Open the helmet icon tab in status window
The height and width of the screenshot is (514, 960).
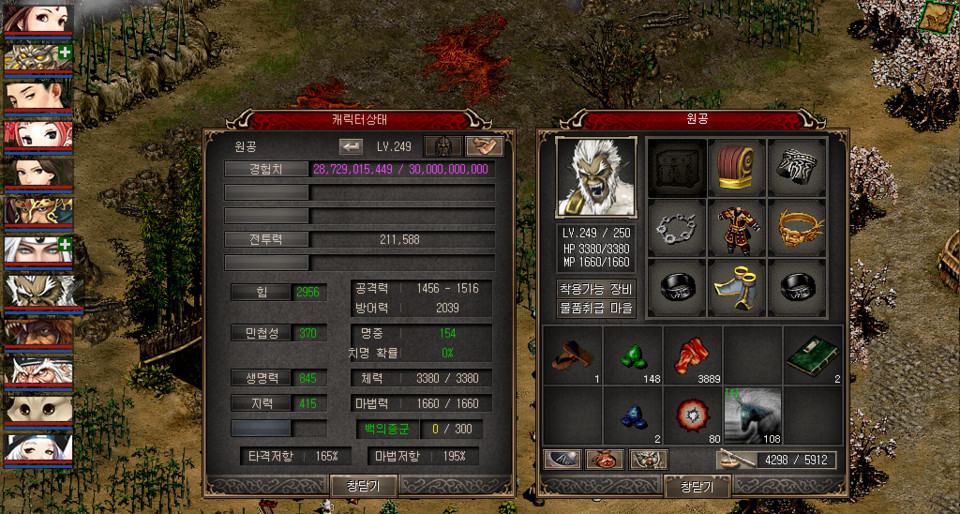[442, 146]
